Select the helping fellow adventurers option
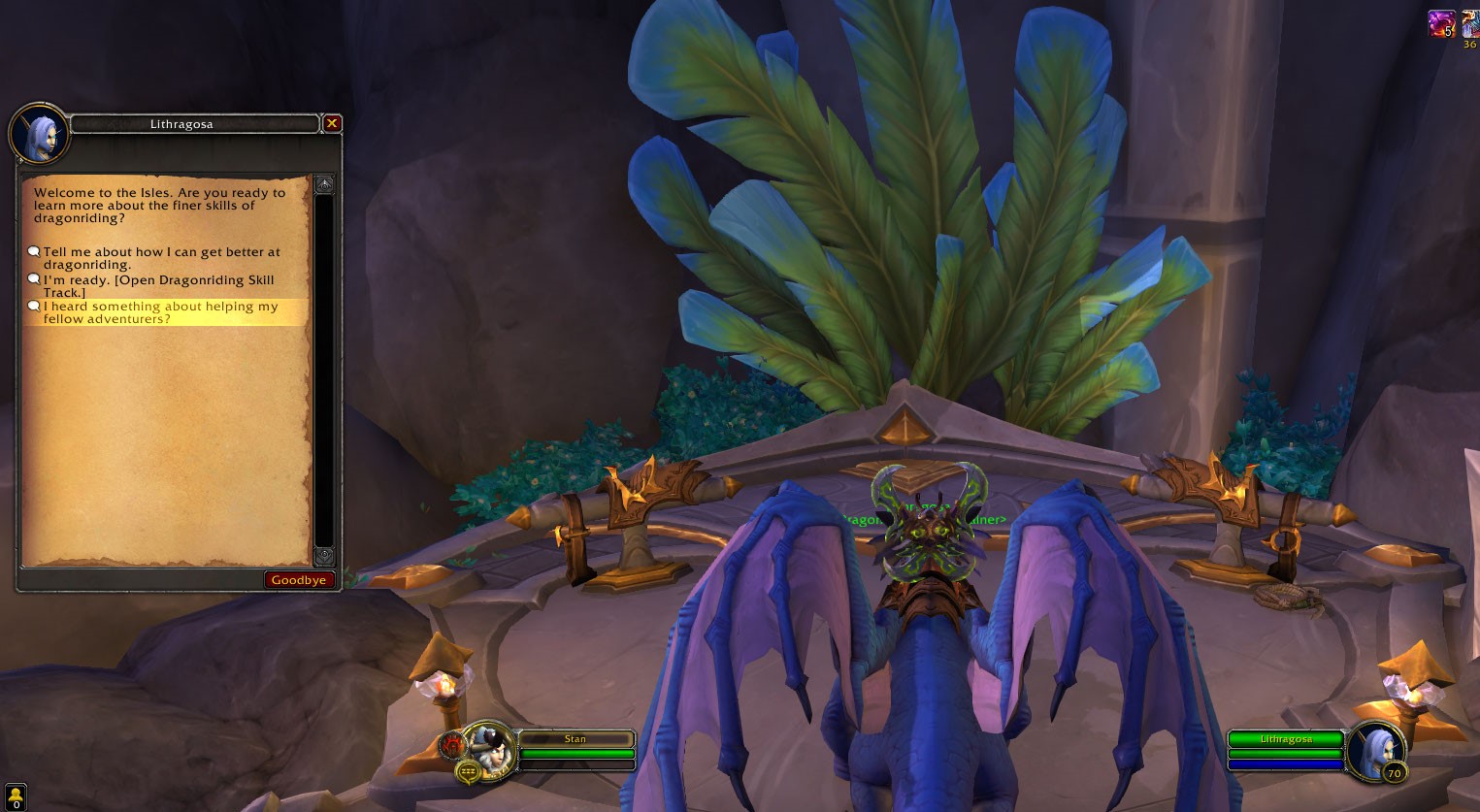 coord(160,312)
